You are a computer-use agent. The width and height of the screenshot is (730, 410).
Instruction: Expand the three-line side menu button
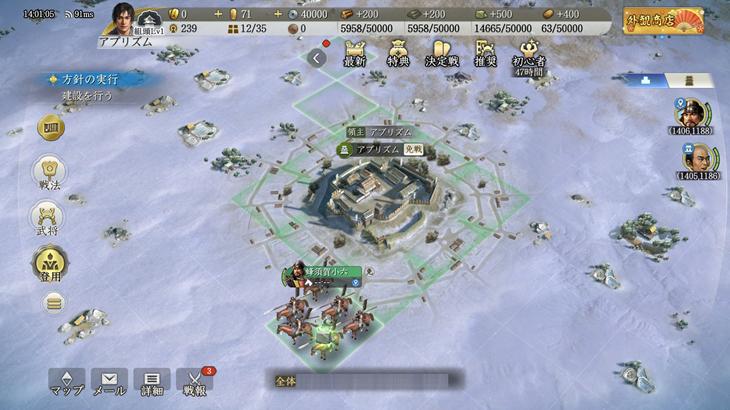tap(52, 303)
